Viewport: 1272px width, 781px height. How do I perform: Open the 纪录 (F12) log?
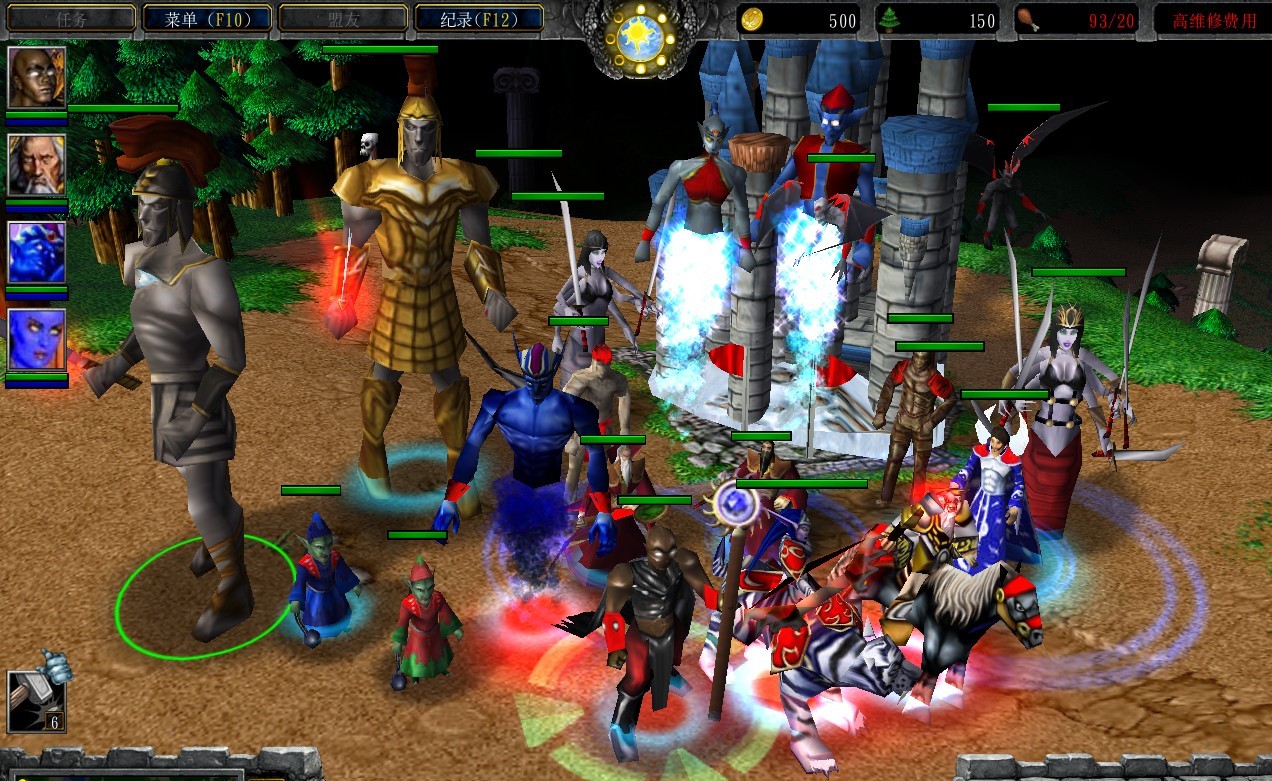coord(478,18)
